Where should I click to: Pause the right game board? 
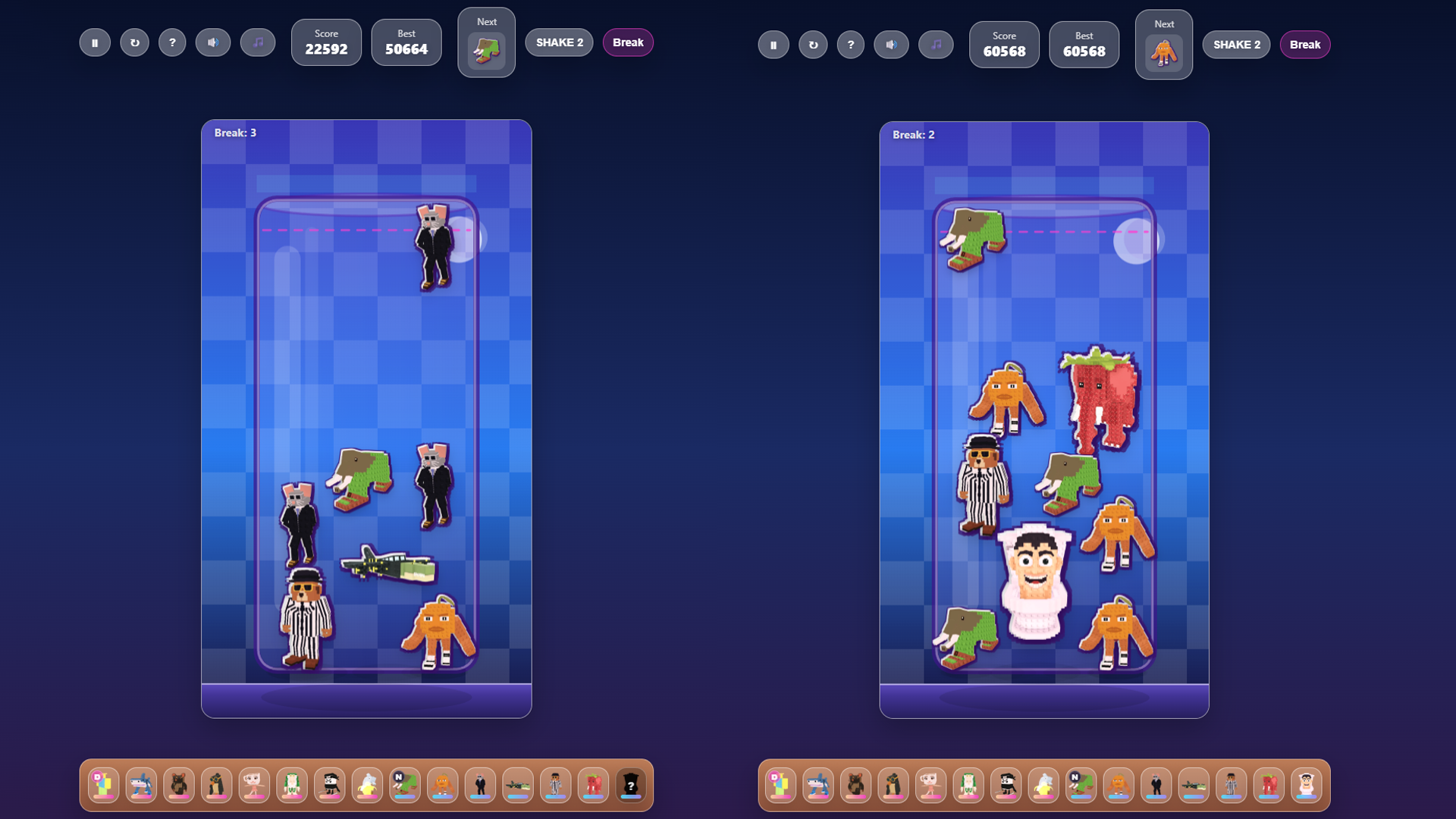(773, 45)
